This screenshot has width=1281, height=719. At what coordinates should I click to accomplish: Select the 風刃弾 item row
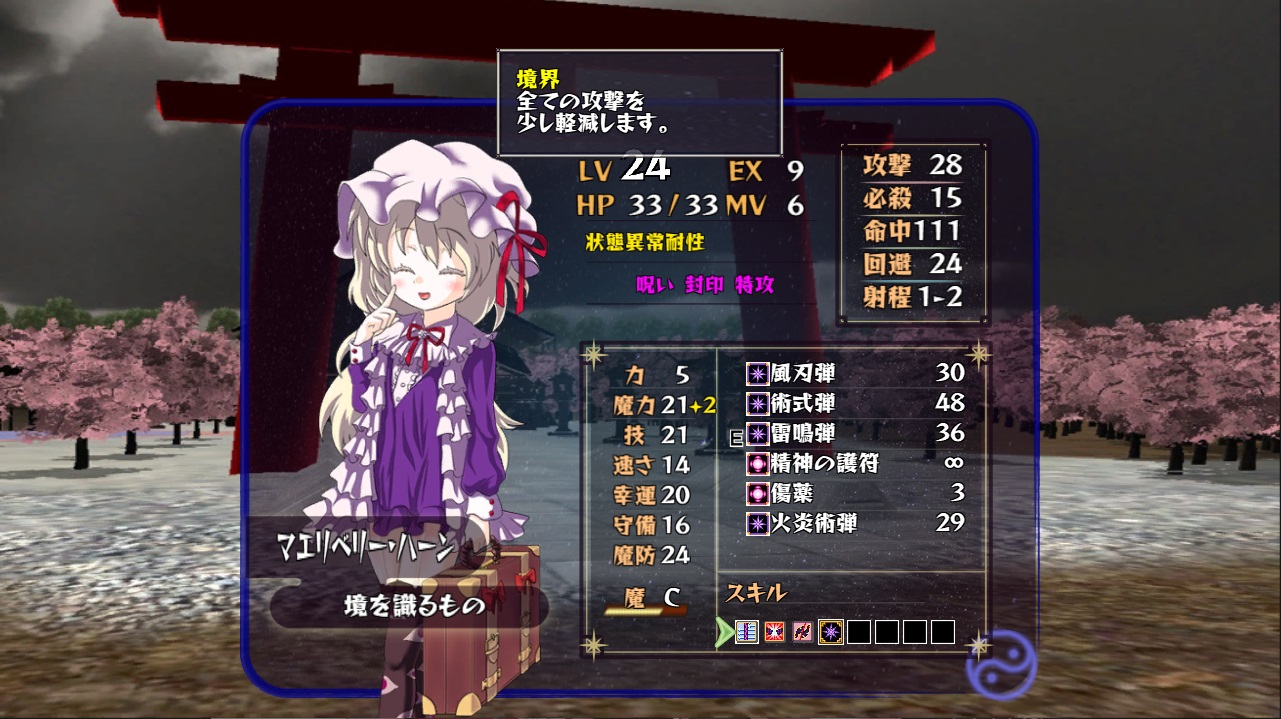pos(854,374)
